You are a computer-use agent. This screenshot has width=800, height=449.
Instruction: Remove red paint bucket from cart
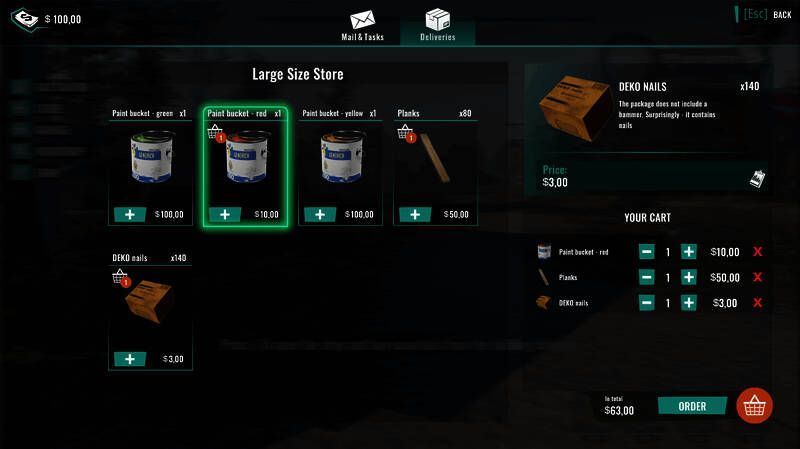click(757, 252)
